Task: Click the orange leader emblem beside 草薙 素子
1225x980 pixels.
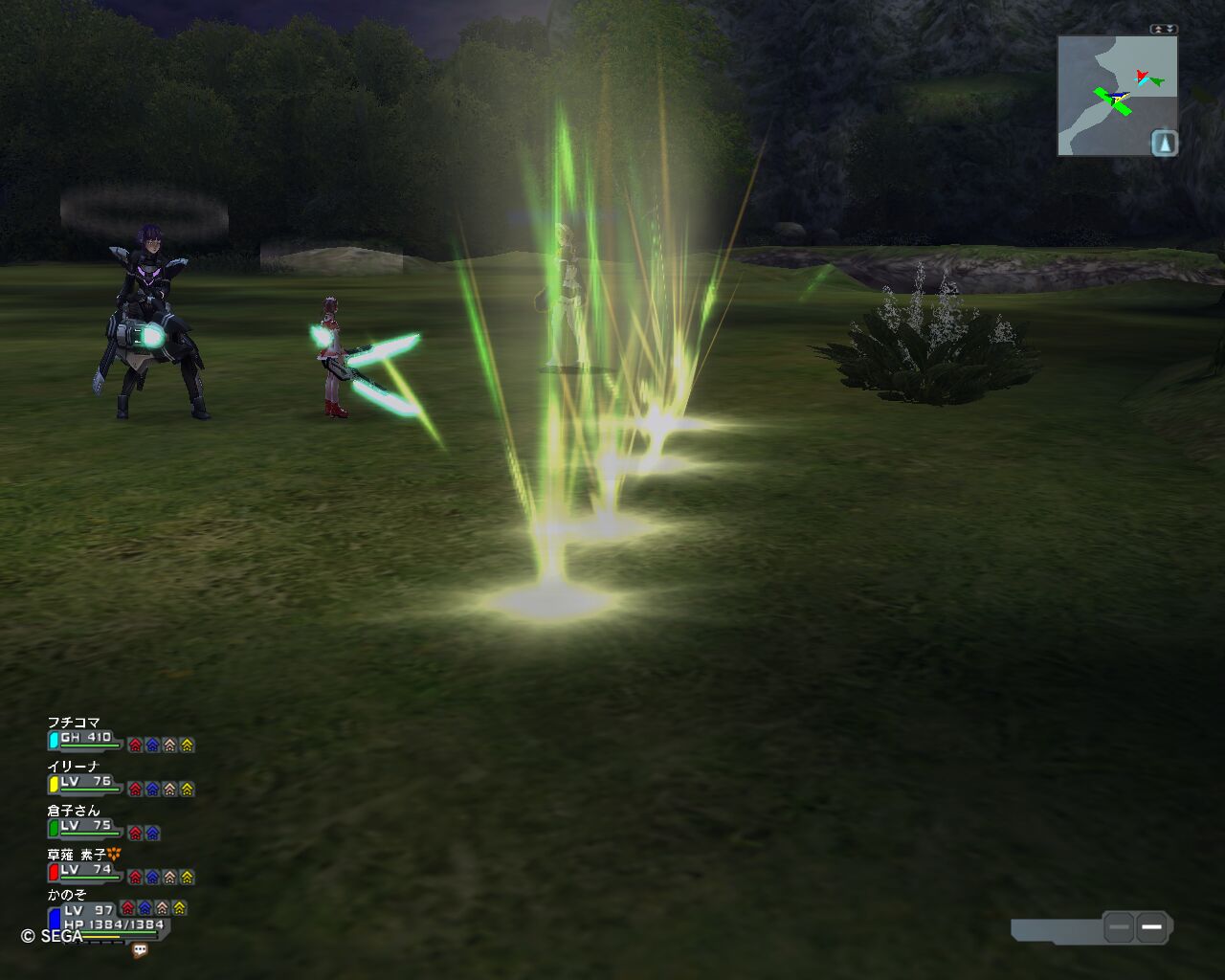Action: [x=114, y=854]
